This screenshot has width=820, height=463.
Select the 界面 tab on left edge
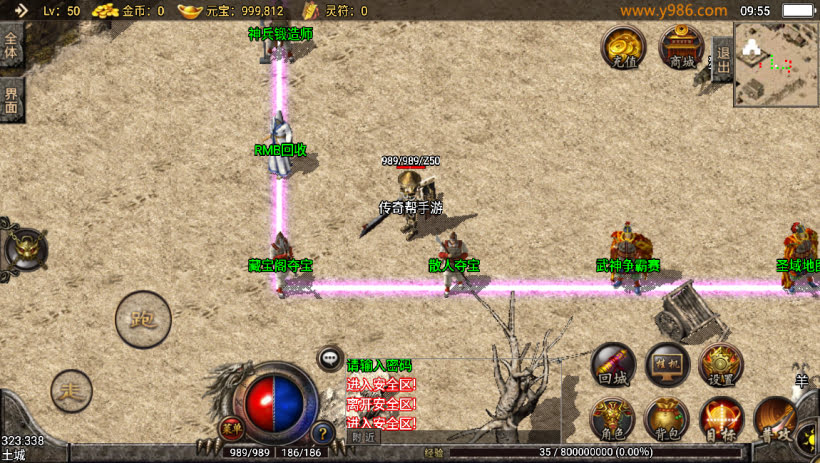click(12, 98)
